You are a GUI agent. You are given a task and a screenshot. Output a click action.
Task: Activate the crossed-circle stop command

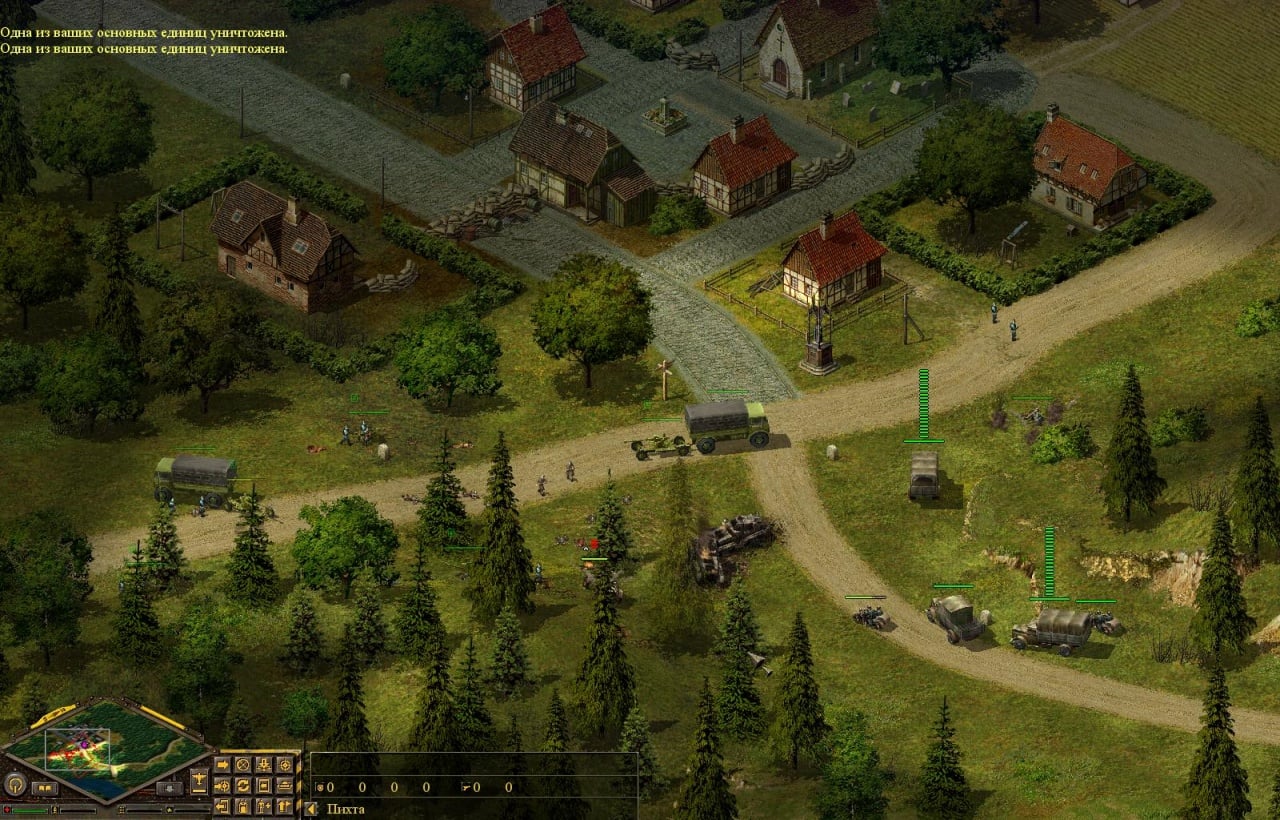[x=243, y=765]
